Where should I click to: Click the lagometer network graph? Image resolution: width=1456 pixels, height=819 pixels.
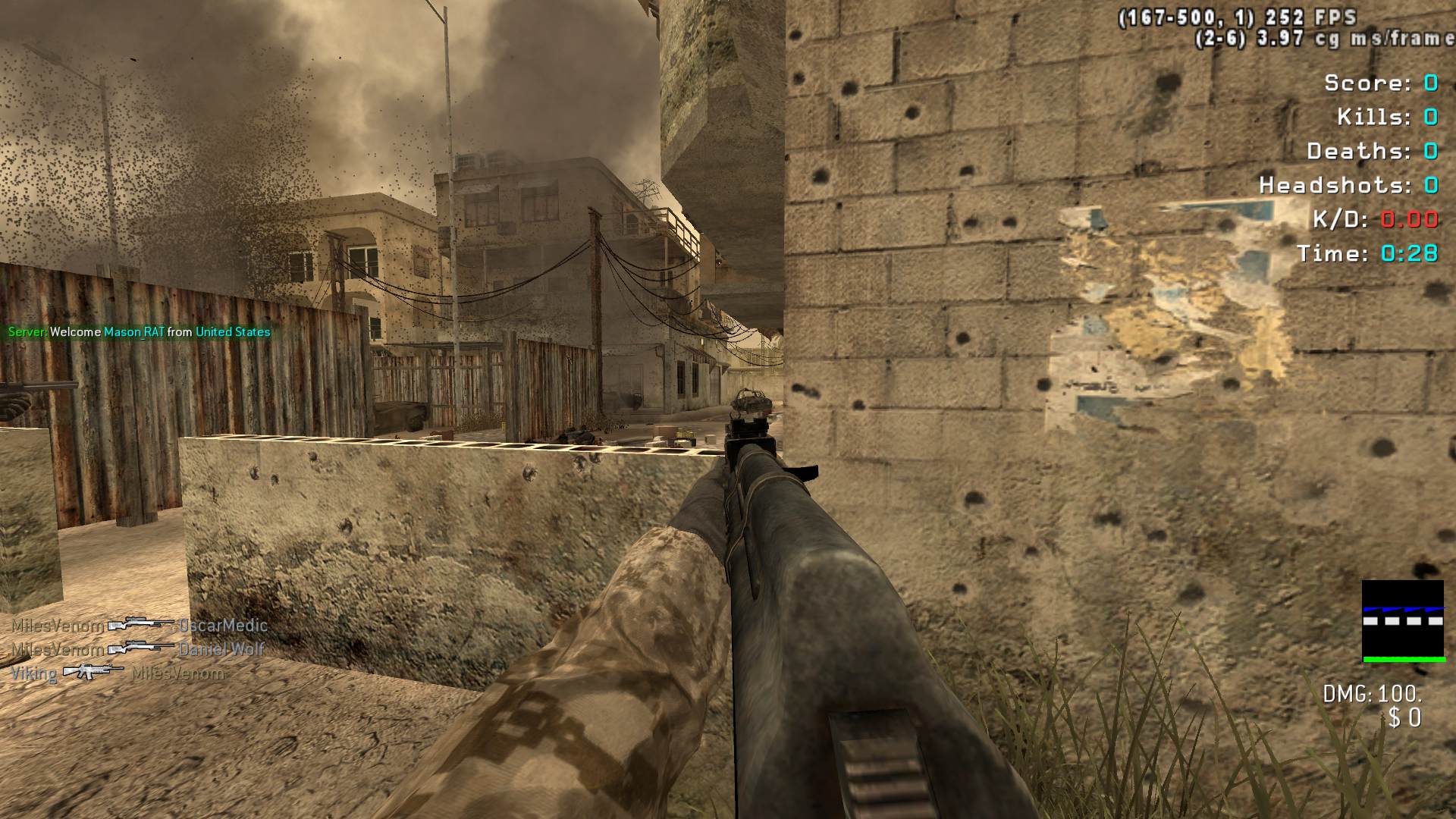[1402, 621]
